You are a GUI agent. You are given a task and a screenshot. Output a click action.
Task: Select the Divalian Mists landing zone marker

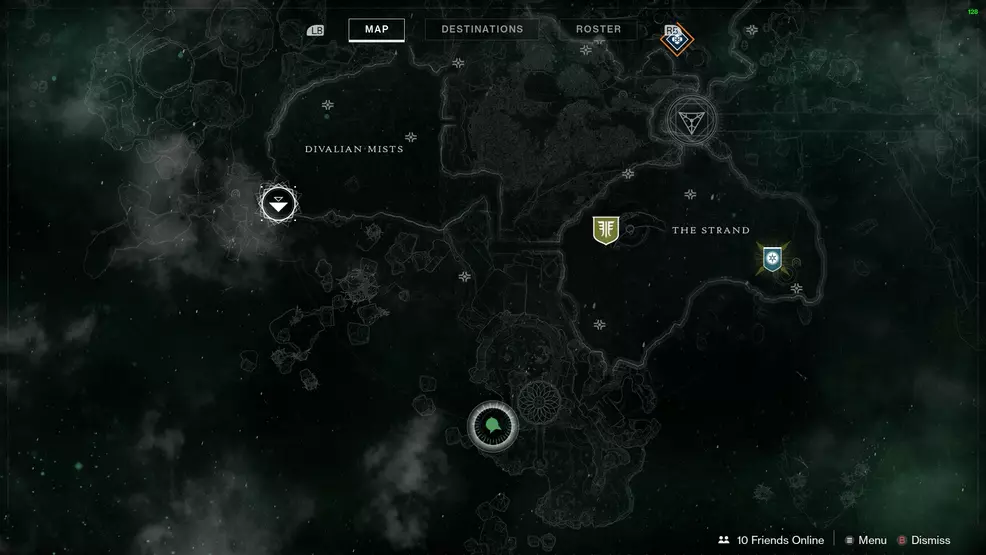click(x=279, y=204)
